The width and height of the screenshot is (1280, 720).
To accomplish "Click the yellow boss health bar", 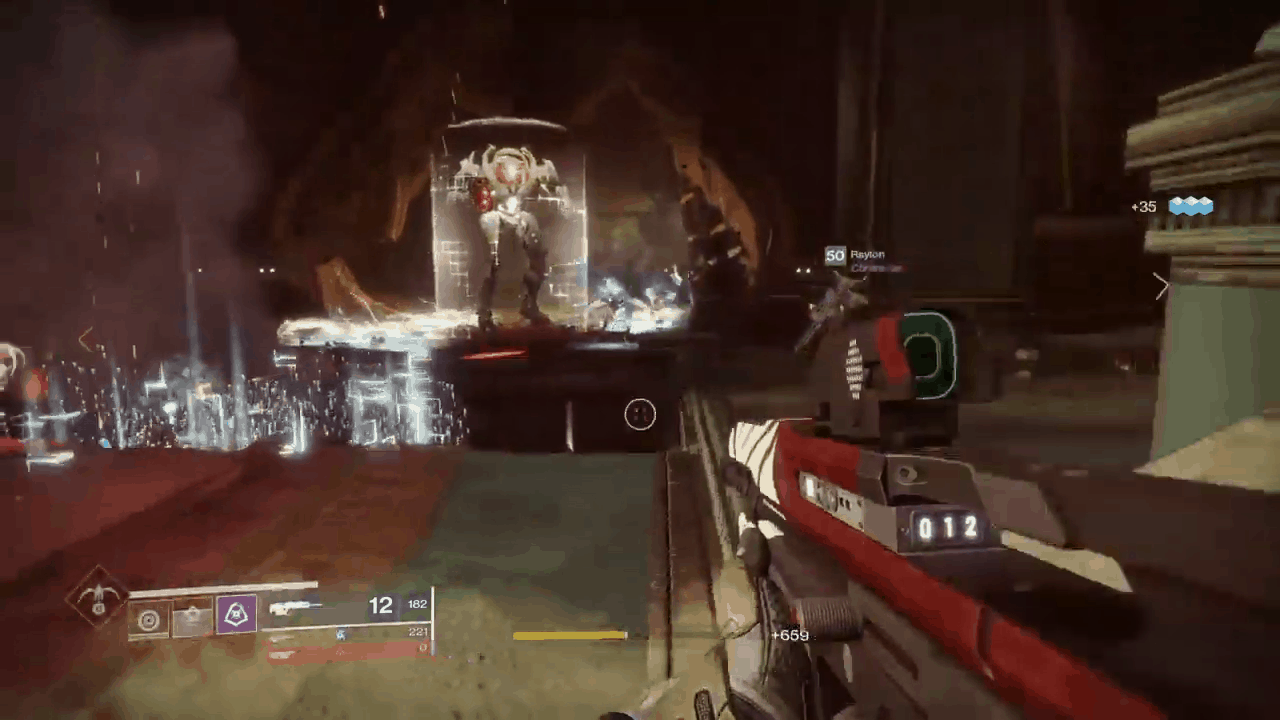I will click(571, 635).
